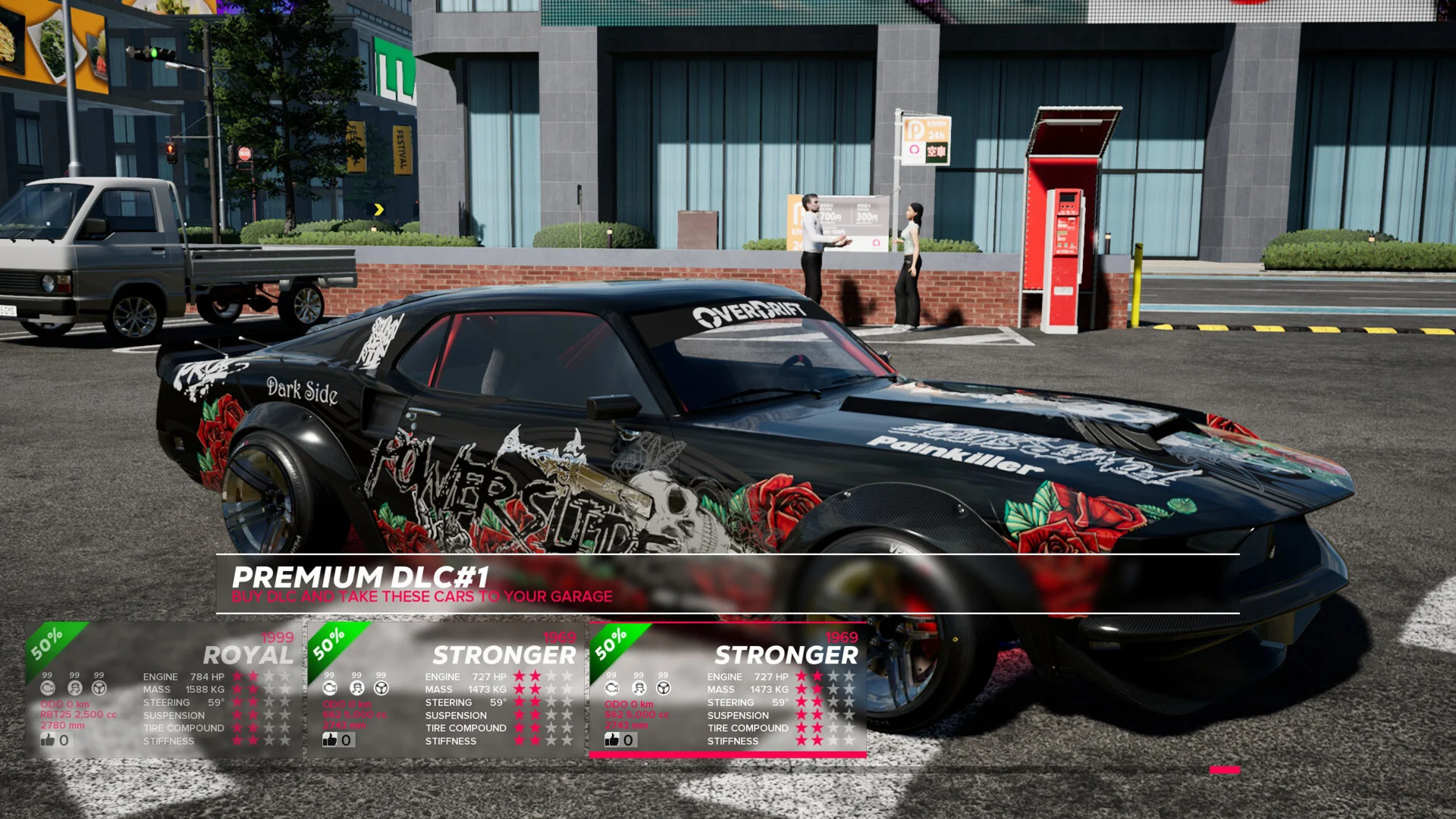Select the 1999 Royal car card
1456x819 pixels.
(x=164, y=690)
